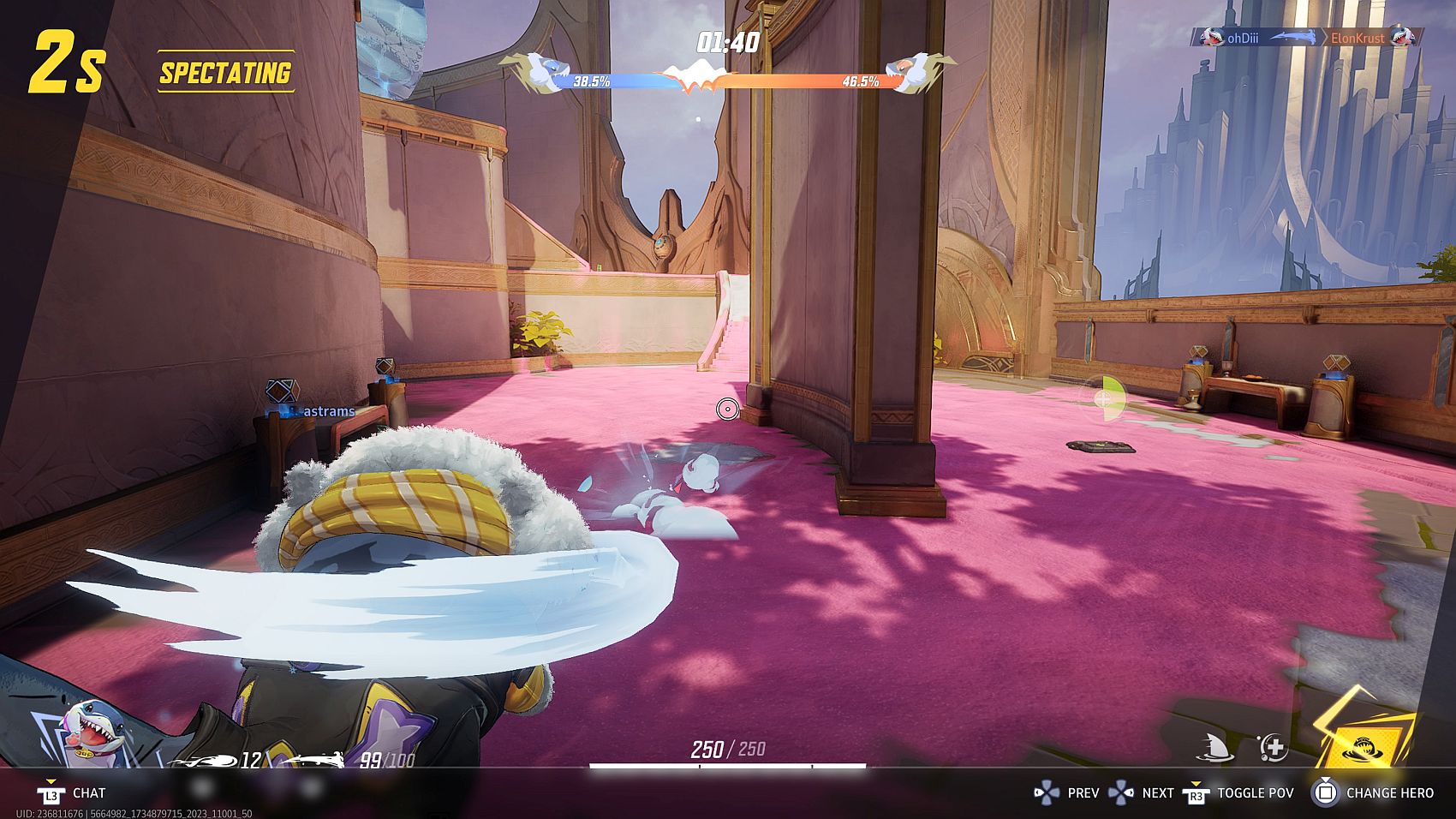Screen dimensions: 1456x819
Task: Open the Chat option in bottom bar
Action: point(88,793)
